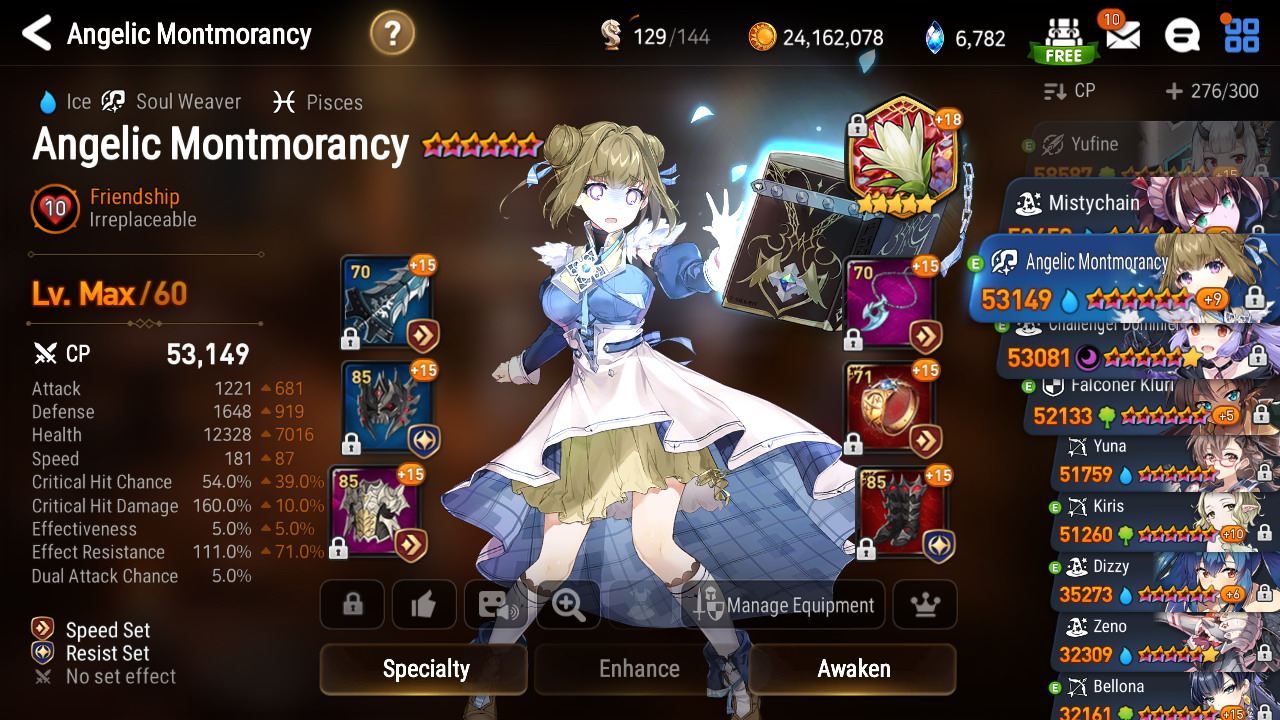Open the Awaken menu
The height and width of the screenshot is (720, 1280).
coord(853,669)
